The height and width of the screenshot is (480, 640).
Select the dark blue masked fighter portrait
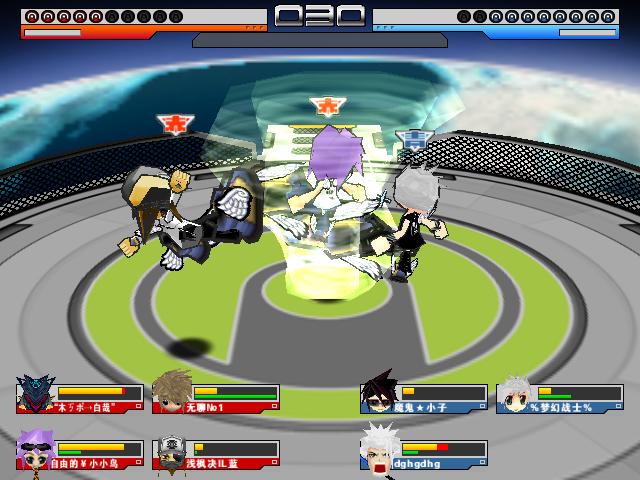pyautogui.click(x=36, y=394)
